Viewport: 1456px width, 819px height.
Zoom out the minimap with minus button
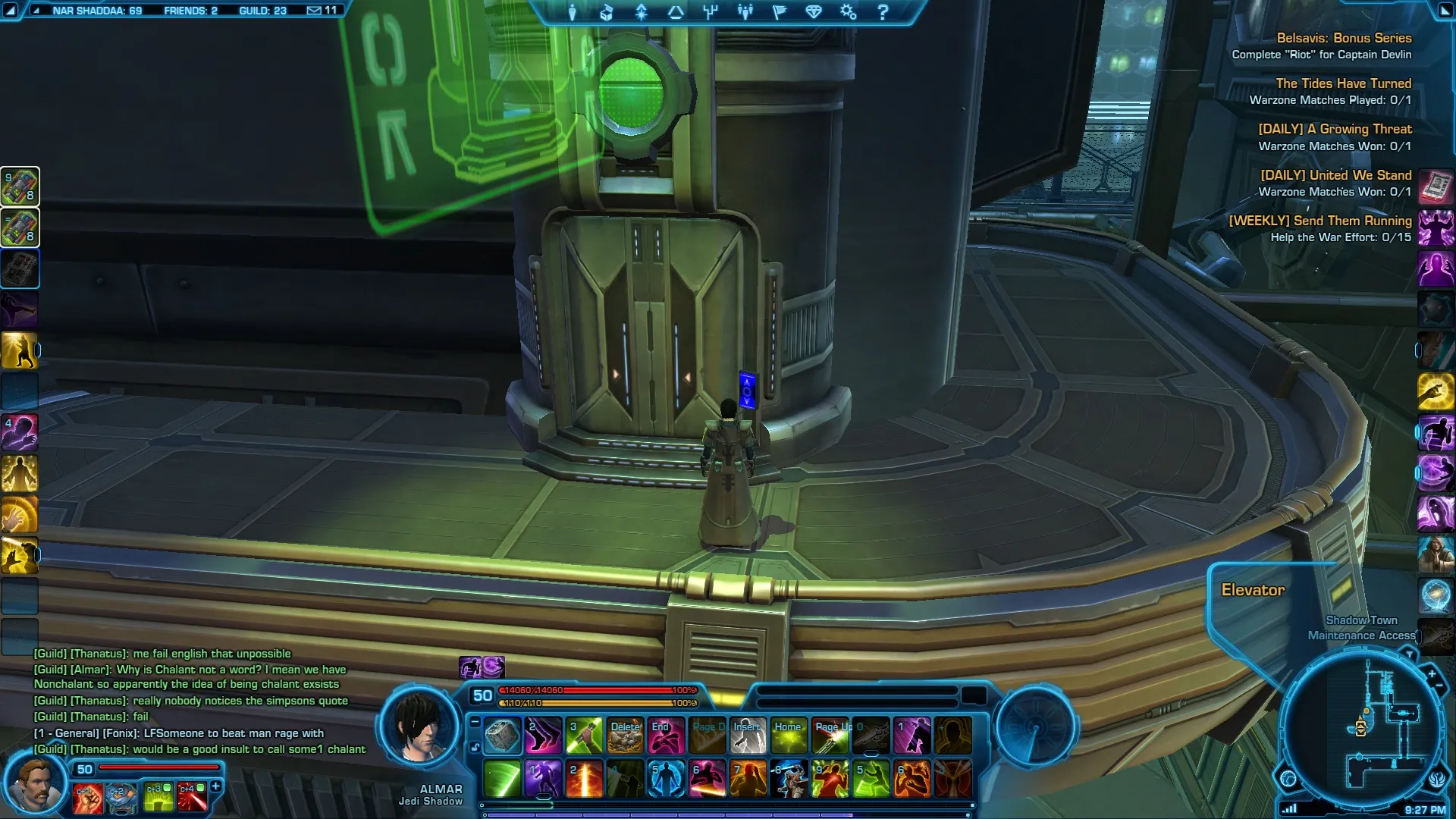(x=1439, y=686)
